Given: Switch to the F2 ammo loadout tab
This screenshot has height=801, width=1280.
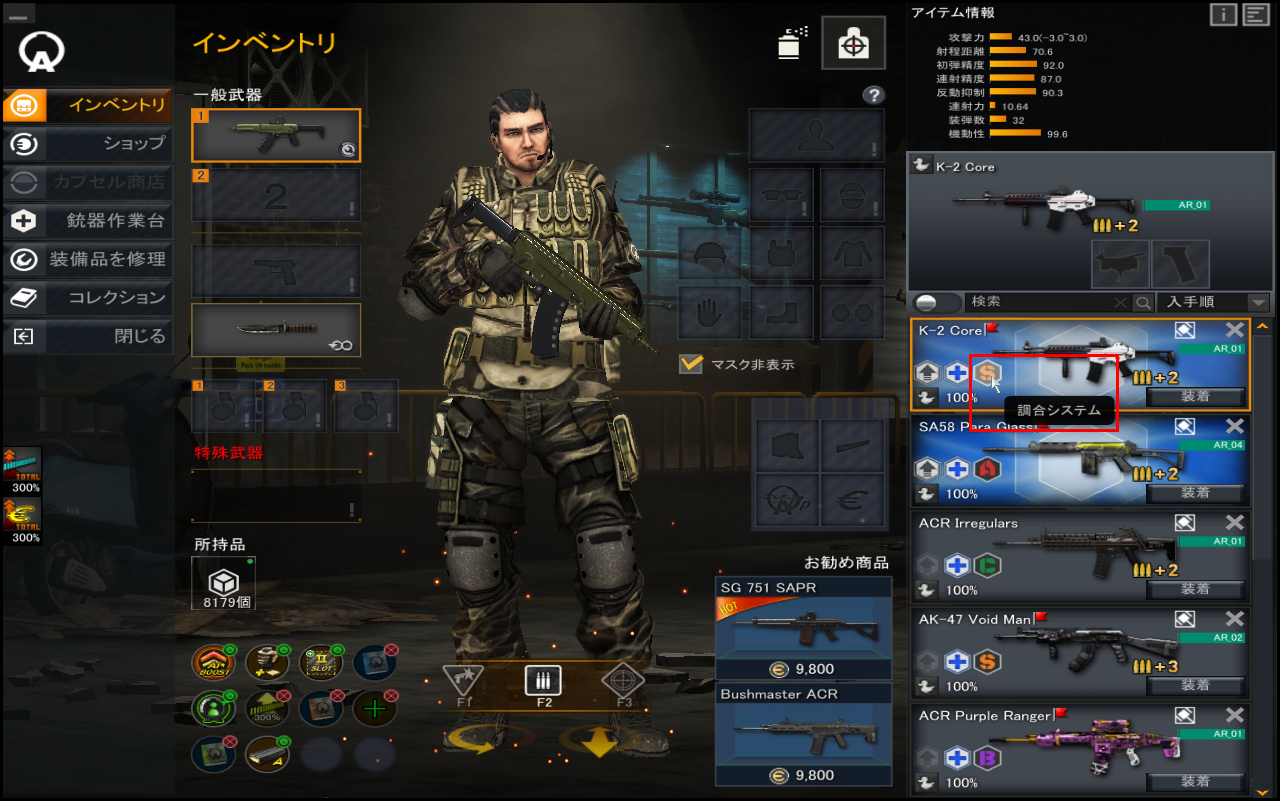Looking at the screenshot, I should point(543,684).
